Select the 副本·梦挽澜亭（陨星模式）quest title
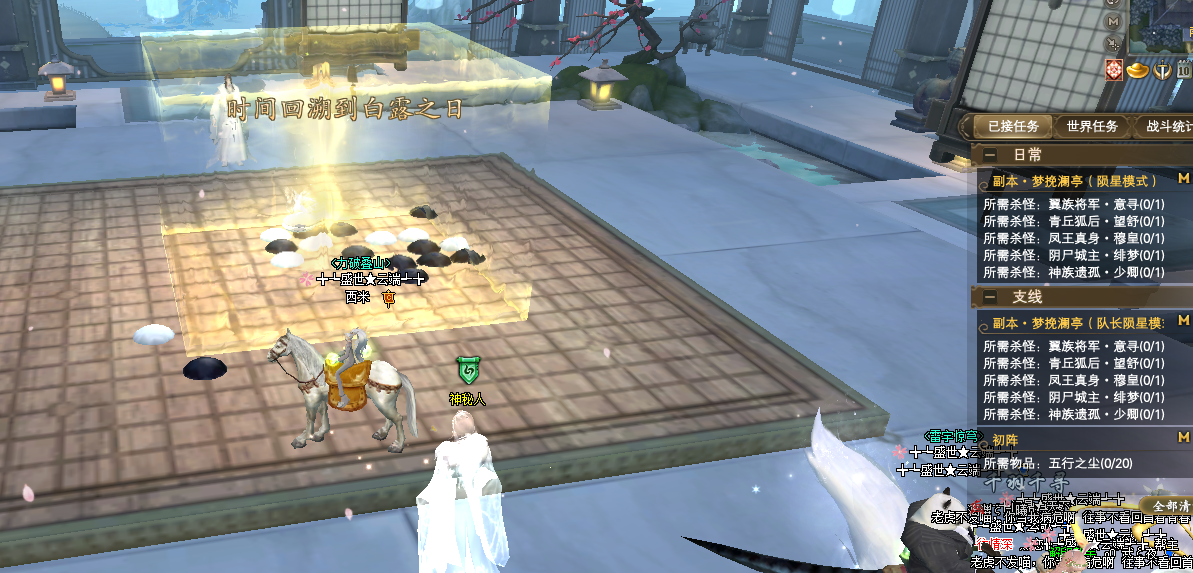The image size is (1193, 573). [1074, 181]
